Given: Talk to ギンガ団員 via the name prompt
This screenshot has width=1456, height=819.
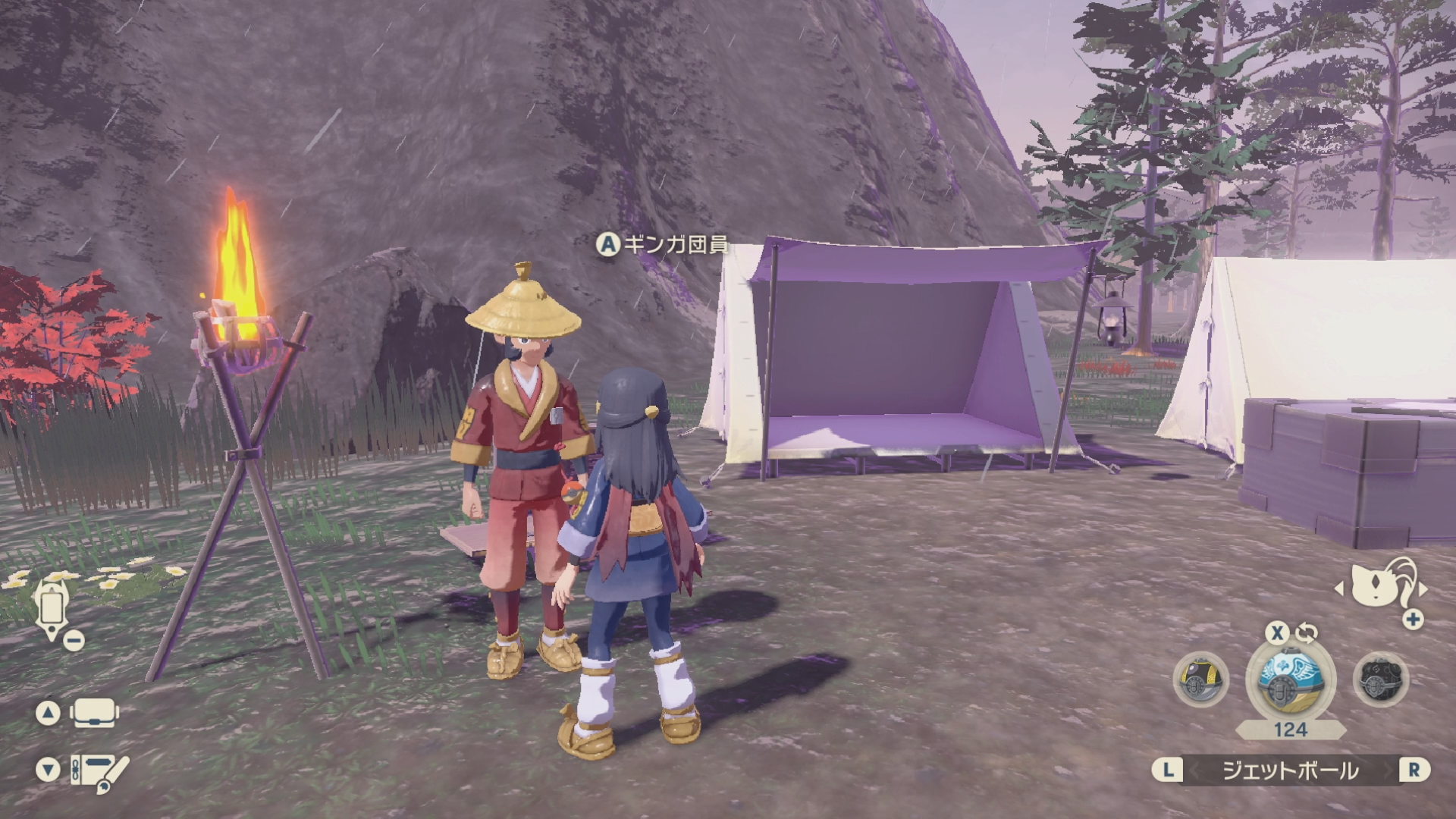Looking at the screenshot, I should [x=662, y=244].
